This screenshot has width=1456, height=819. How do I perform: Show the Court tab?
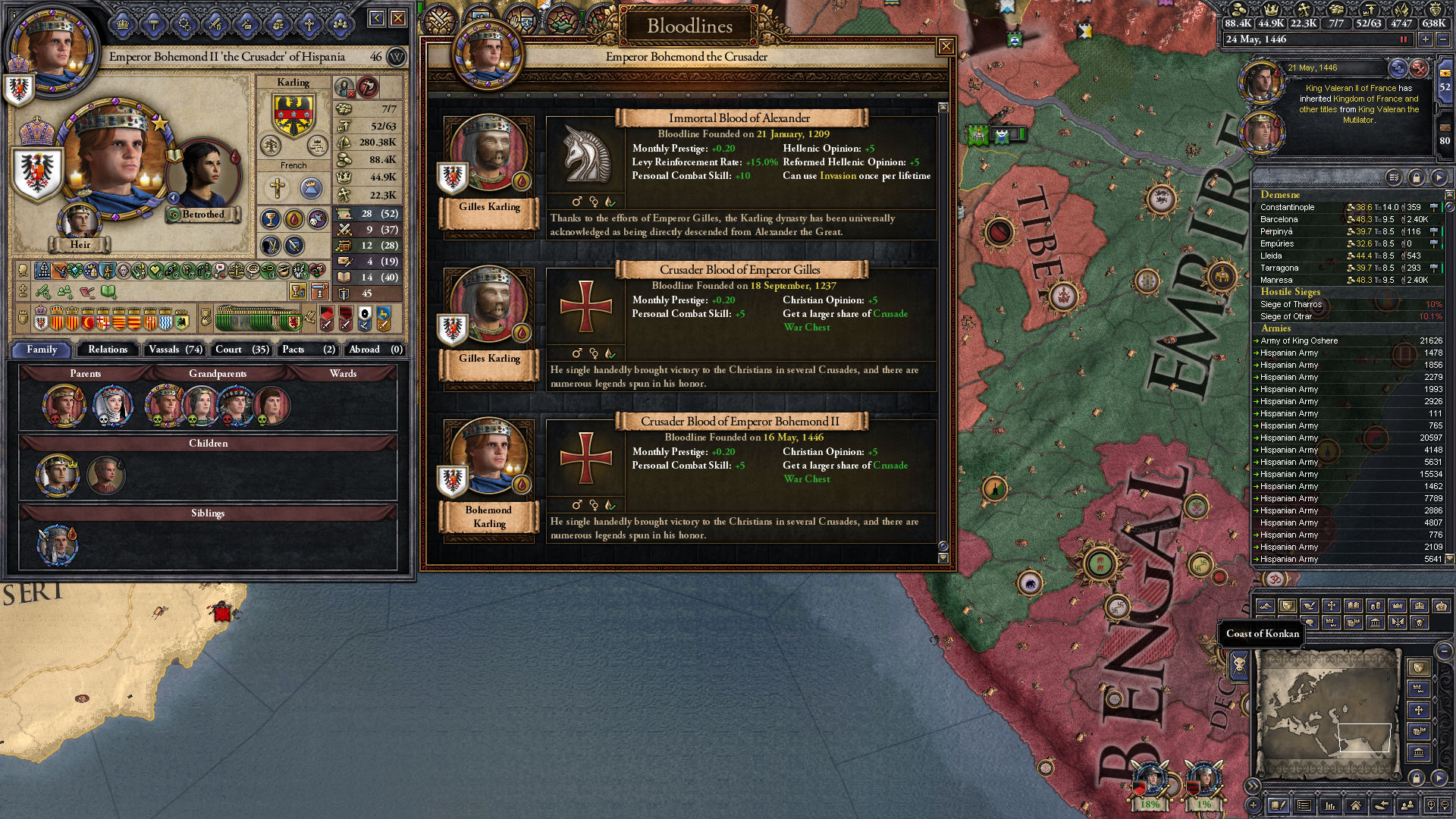(x=241, y=350)
